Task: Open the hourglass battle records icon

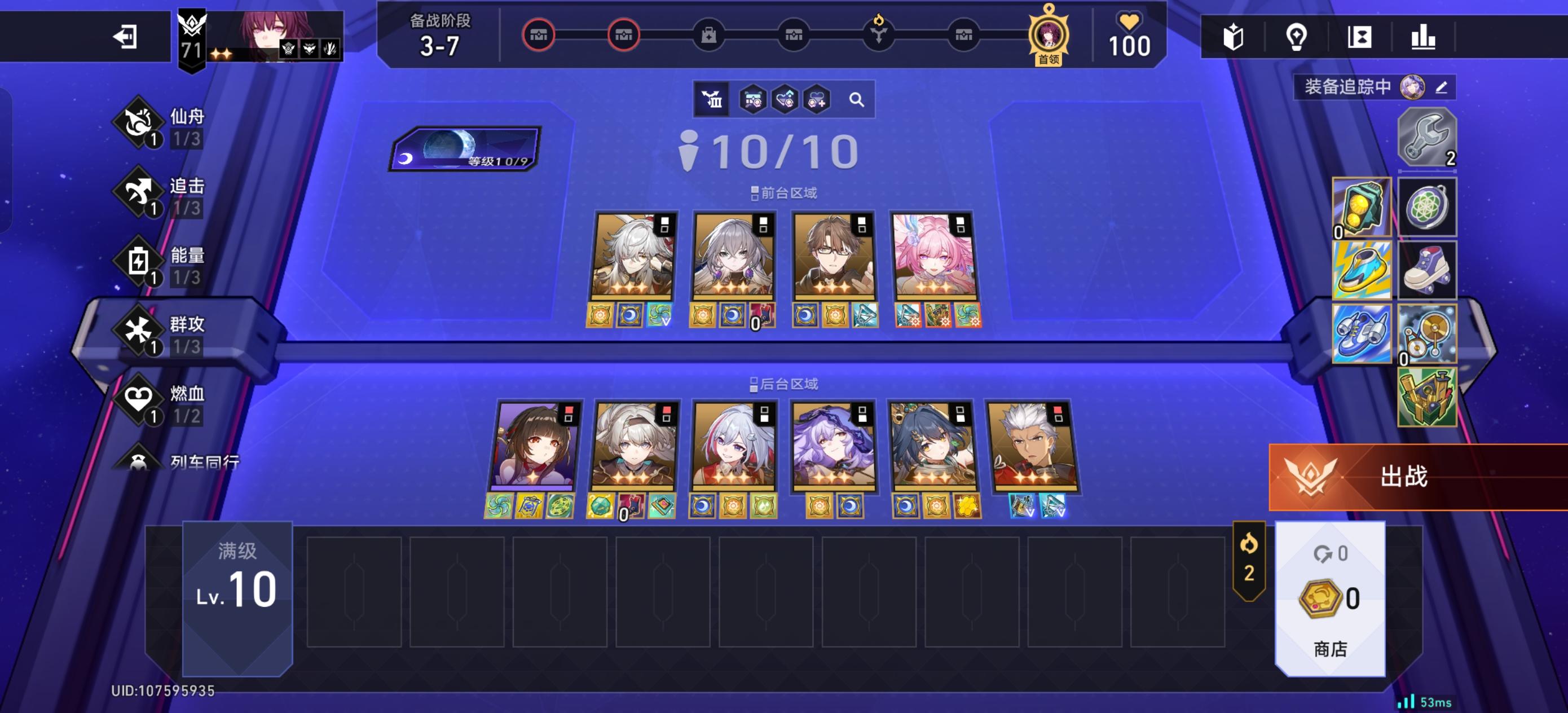Action: 1361,38
